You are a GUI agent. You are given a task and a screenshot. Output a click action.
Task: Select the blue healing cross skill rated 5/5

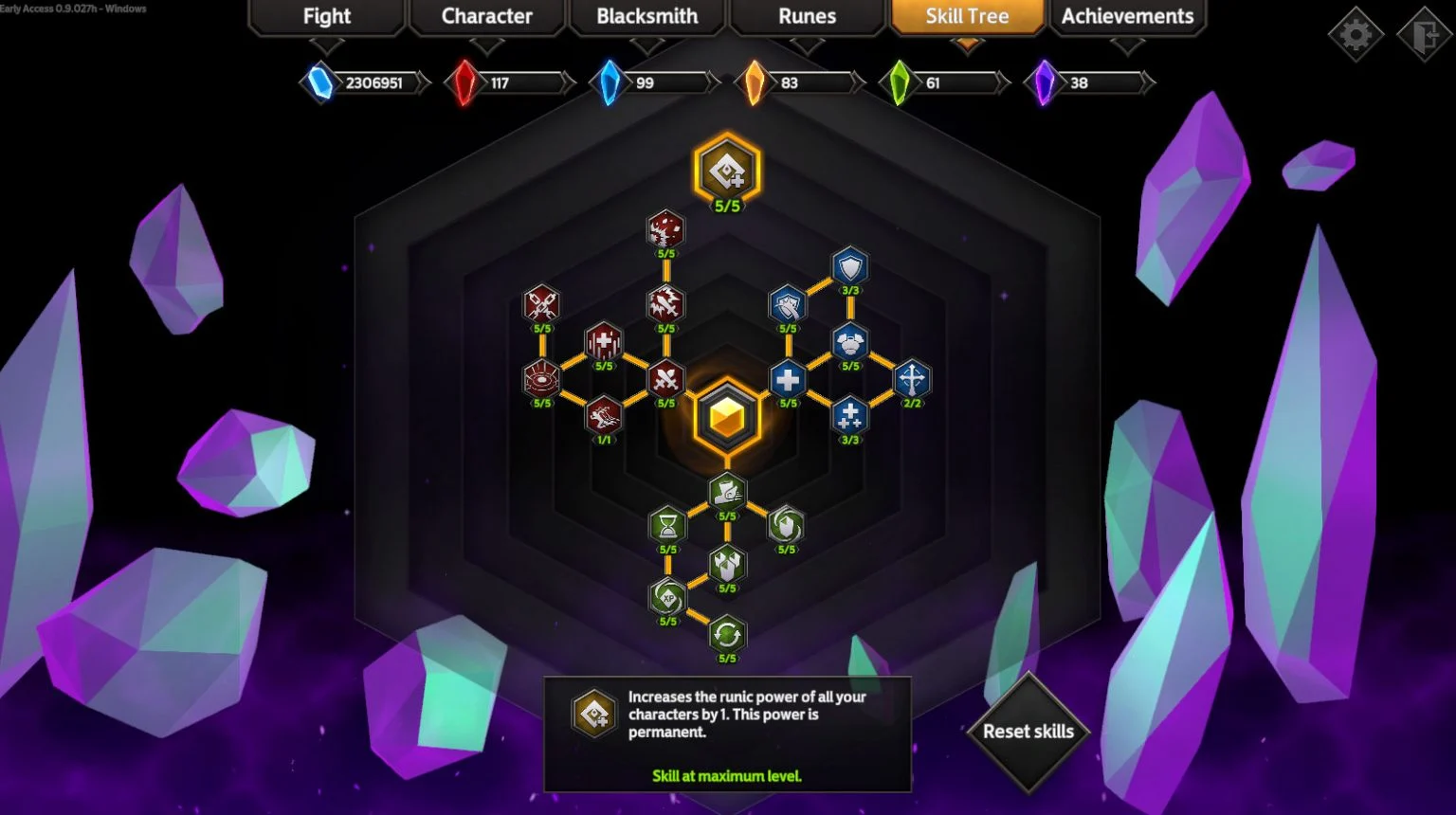tap(787, 379)
